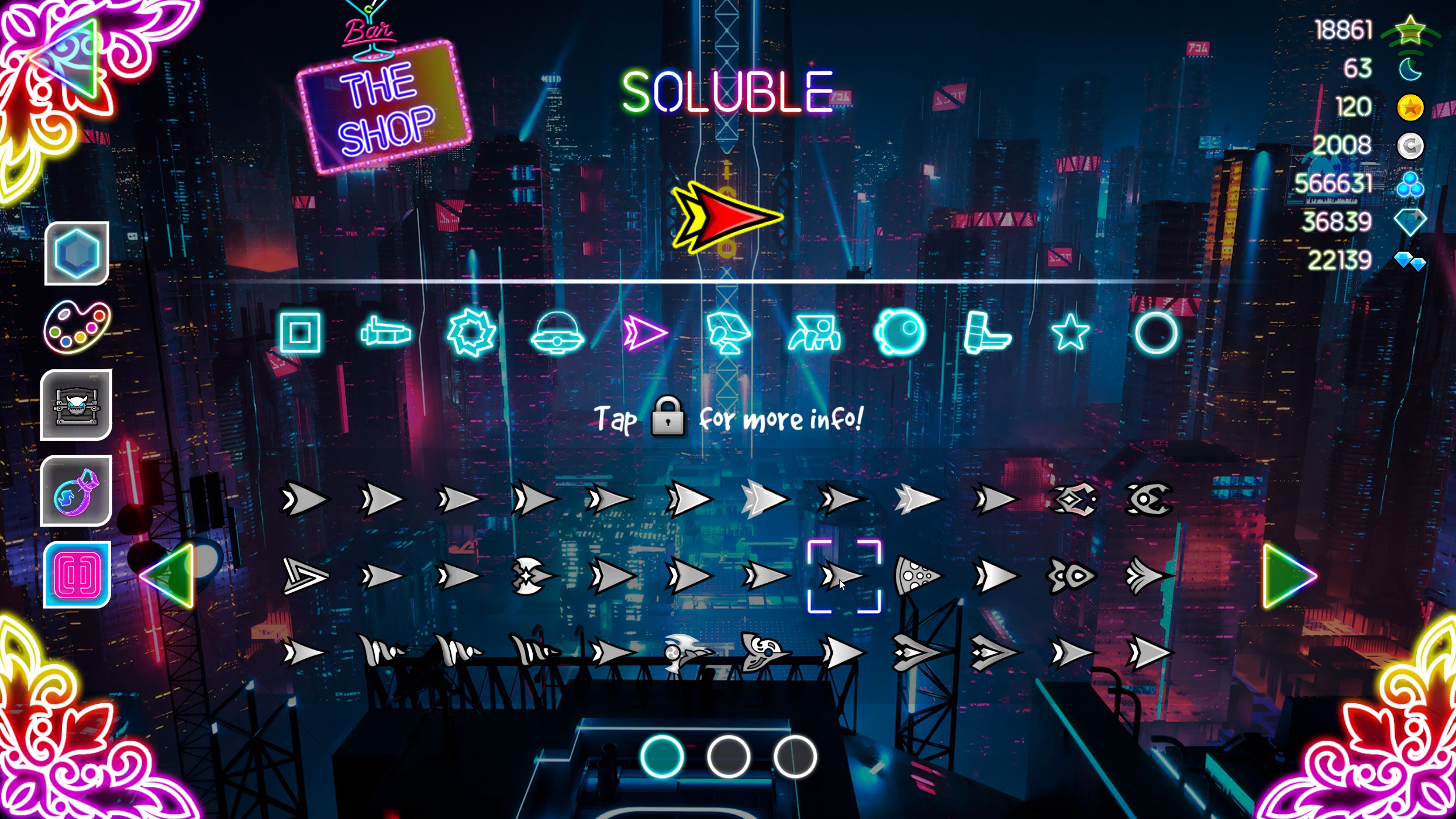Screen dimensions: 1456x819
Task: Select the wave arrow category tab
Action: (644, 333)
